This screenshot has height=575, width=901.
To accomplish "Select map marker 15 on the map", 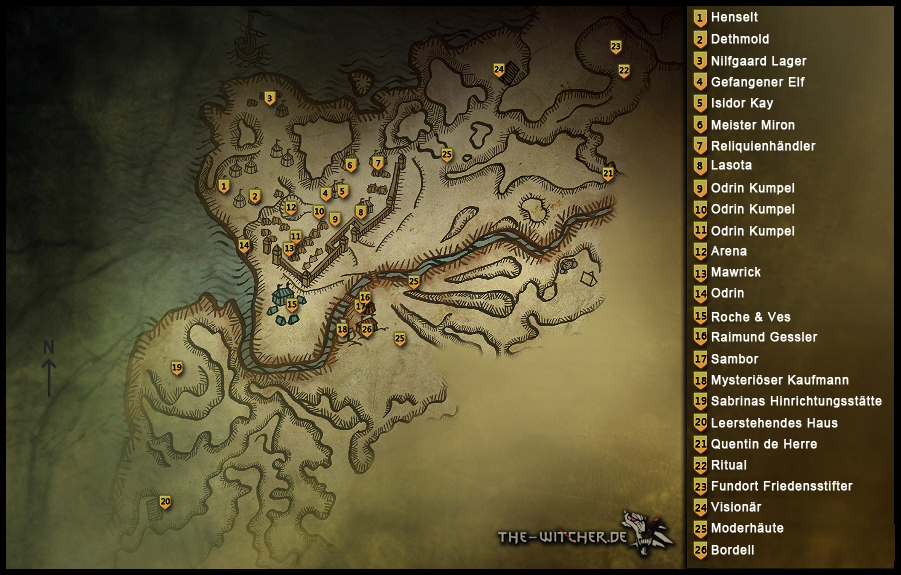I will [x=291, y=304].
